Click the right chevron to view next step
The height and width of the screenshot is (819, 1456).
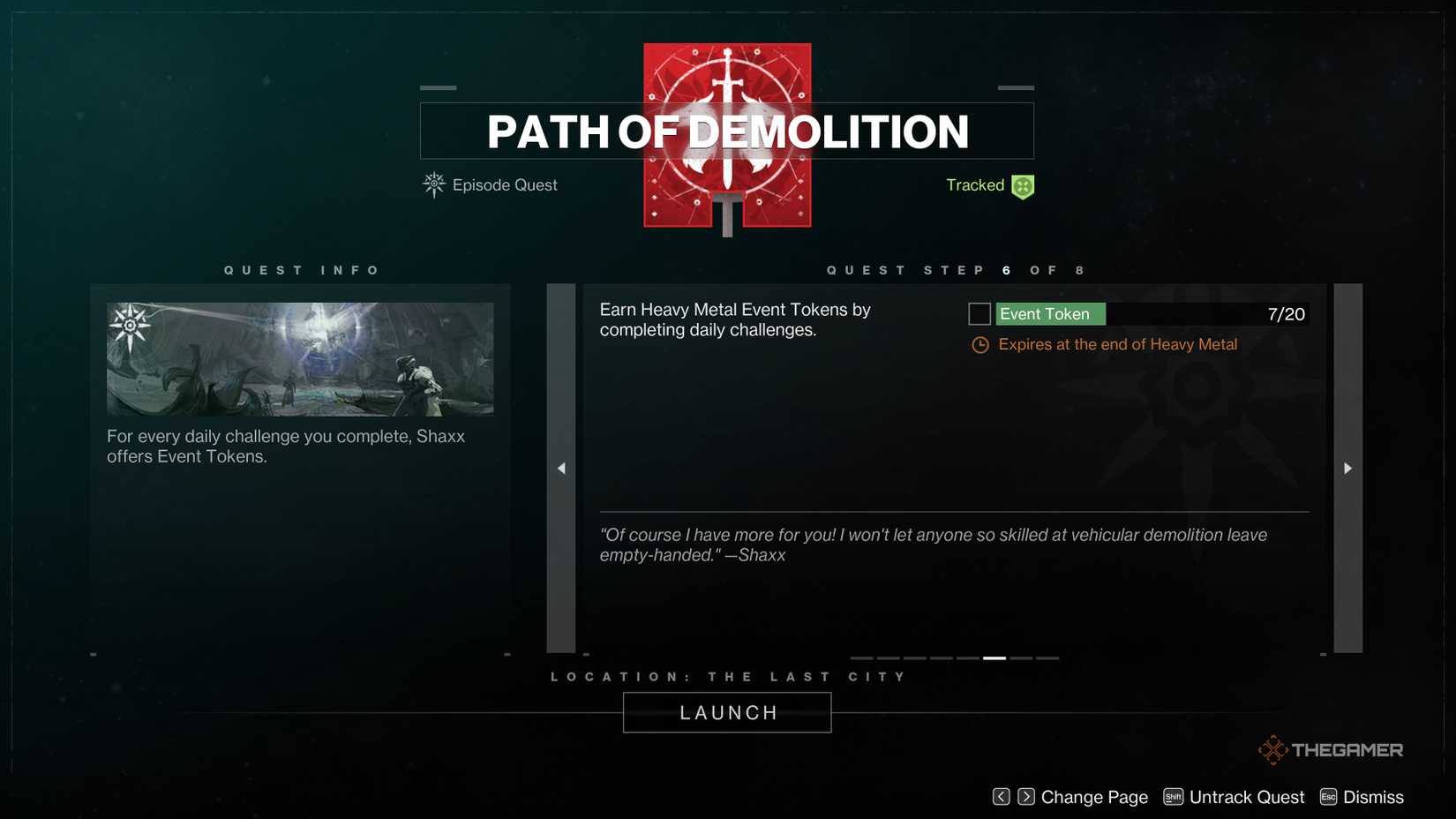pos(1347,468)
